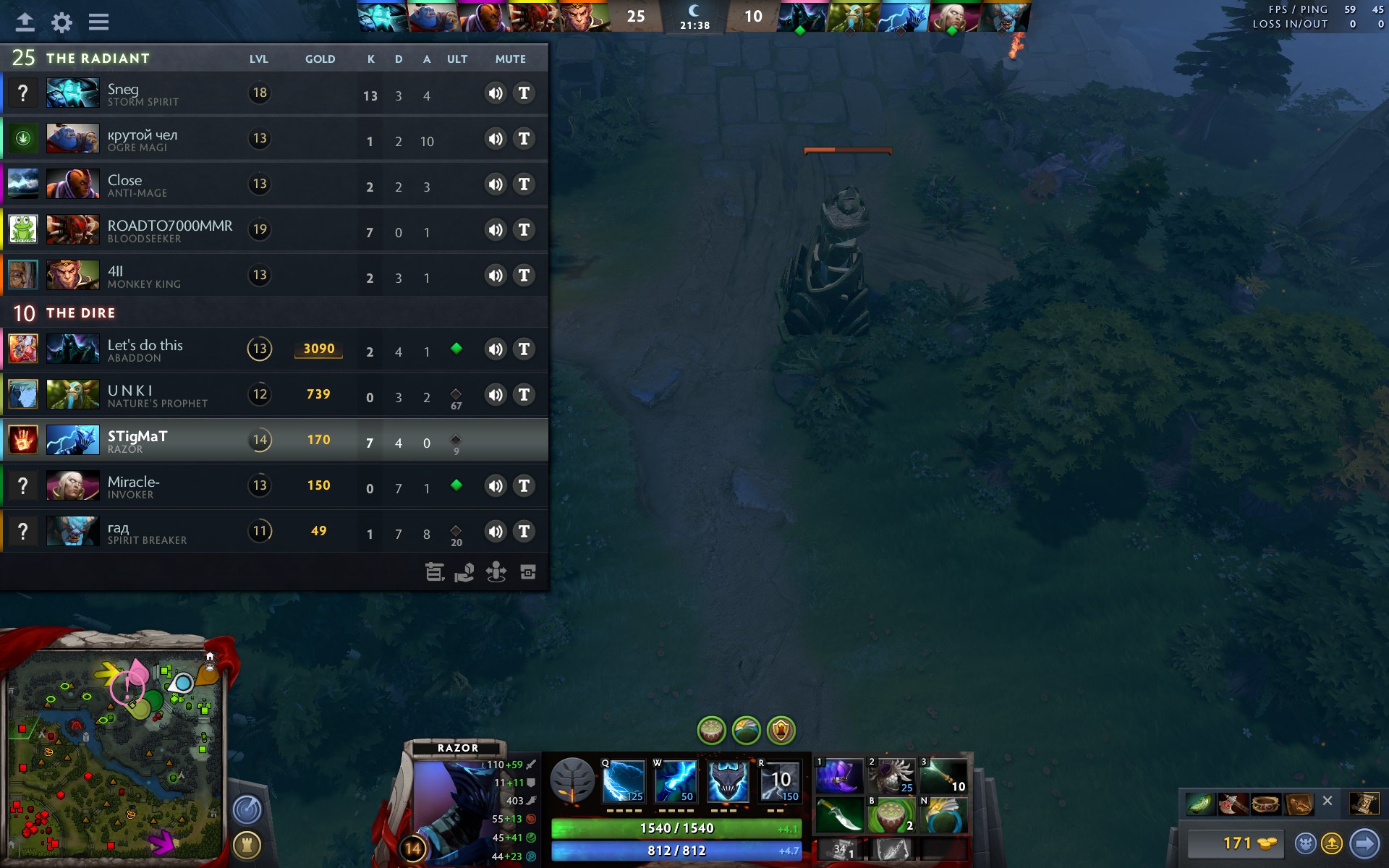Click the Abaddon player row gold value
The height and width of the screenshot is (868, 1389).
318,349
